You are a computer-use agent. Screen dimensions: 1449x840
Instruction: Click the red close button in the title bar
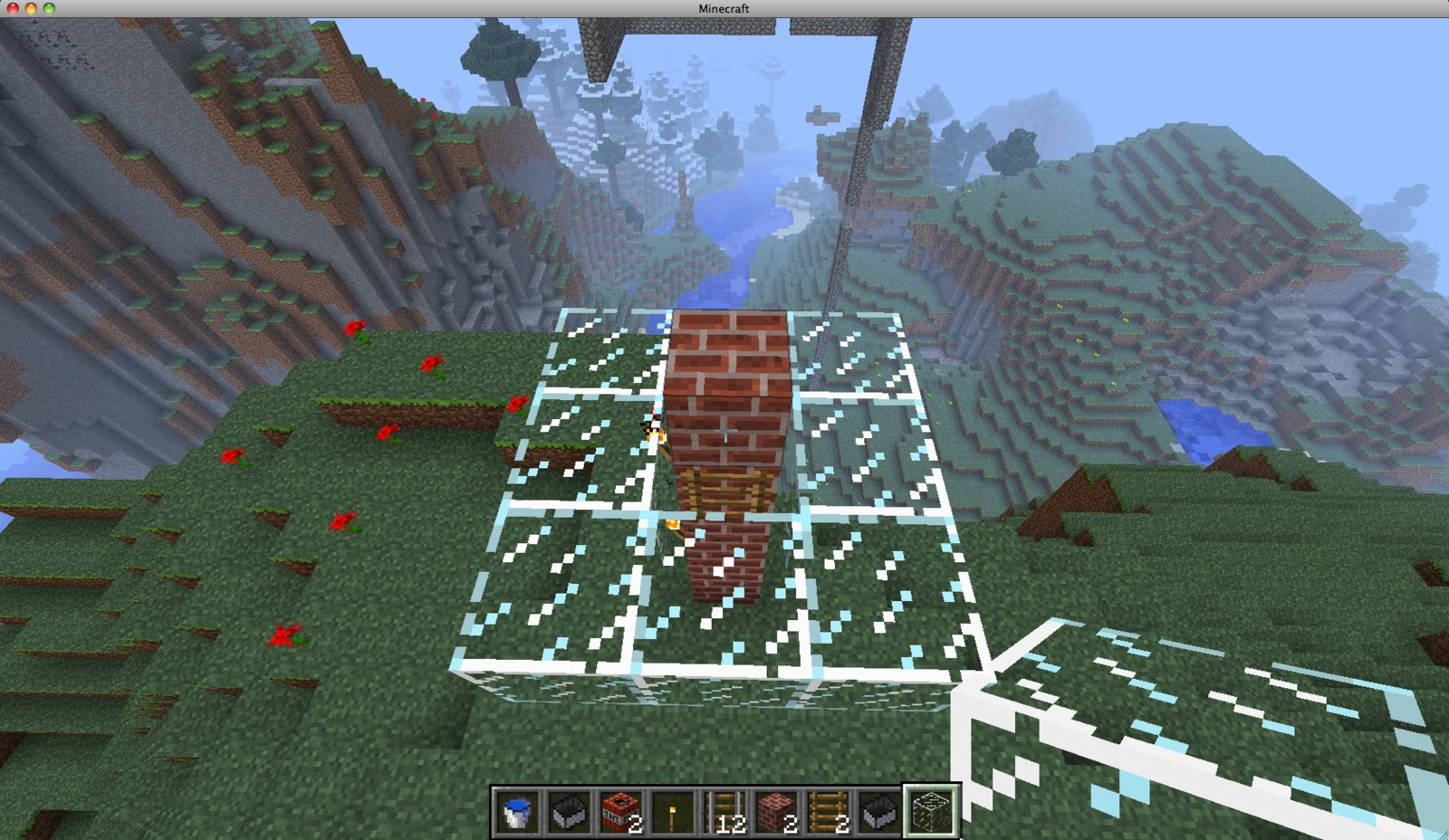pos(11,7)
